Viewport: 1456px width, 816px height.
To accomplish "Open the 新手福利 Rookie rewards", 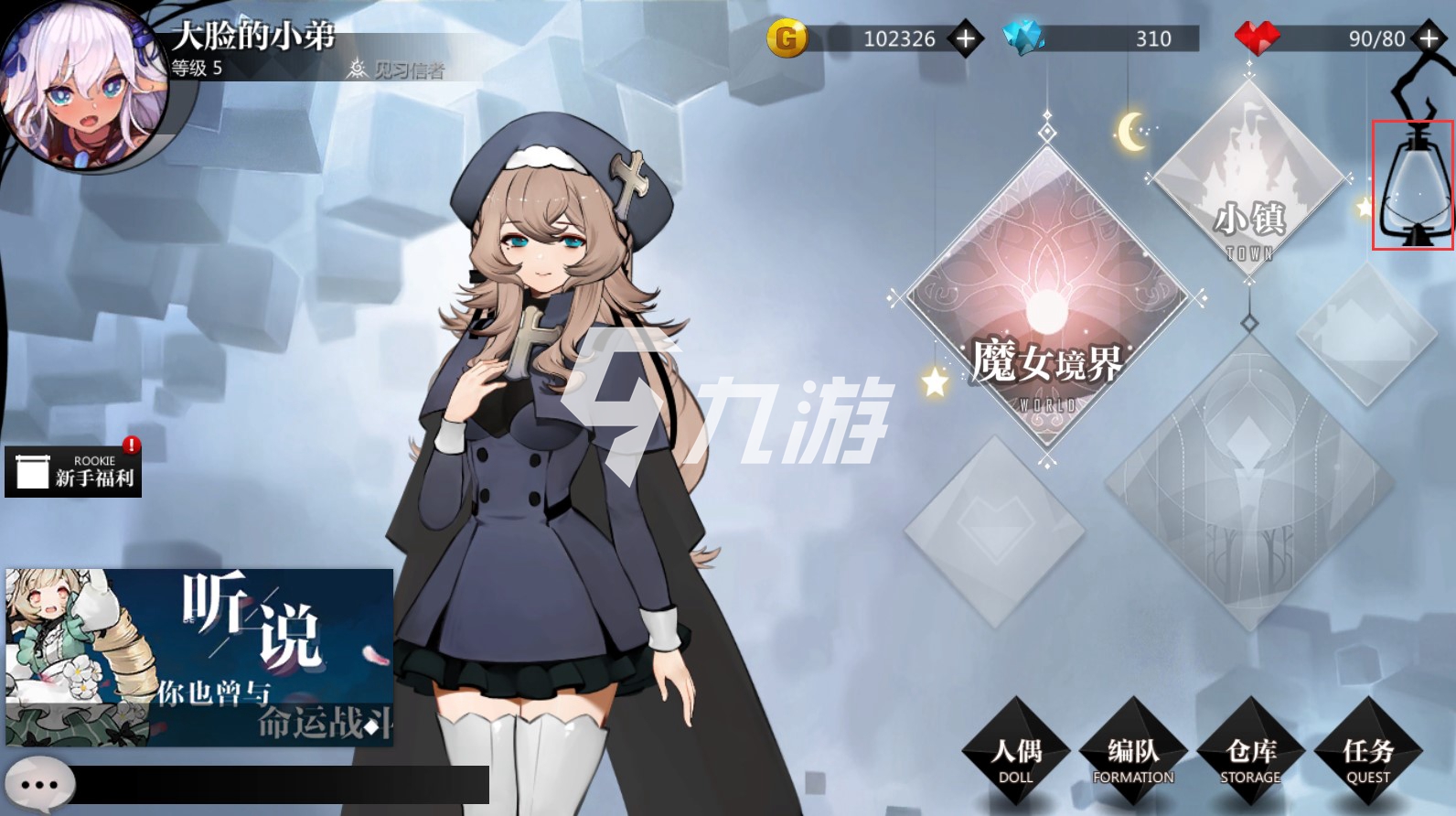I will (x=73, y=472).
